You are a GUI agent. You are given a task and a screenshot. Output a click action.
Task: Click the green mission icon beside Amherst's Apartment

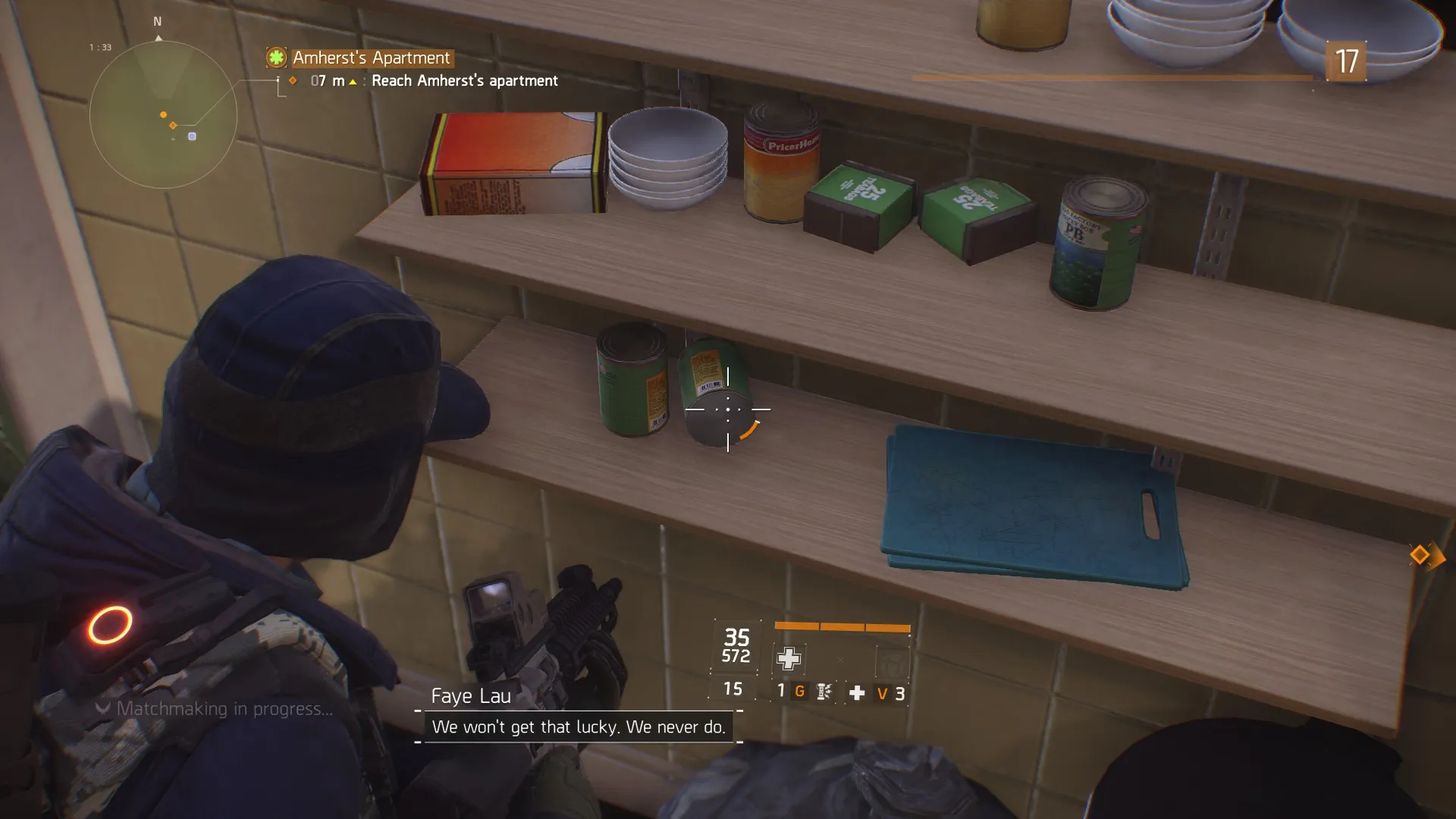point(276,58)
